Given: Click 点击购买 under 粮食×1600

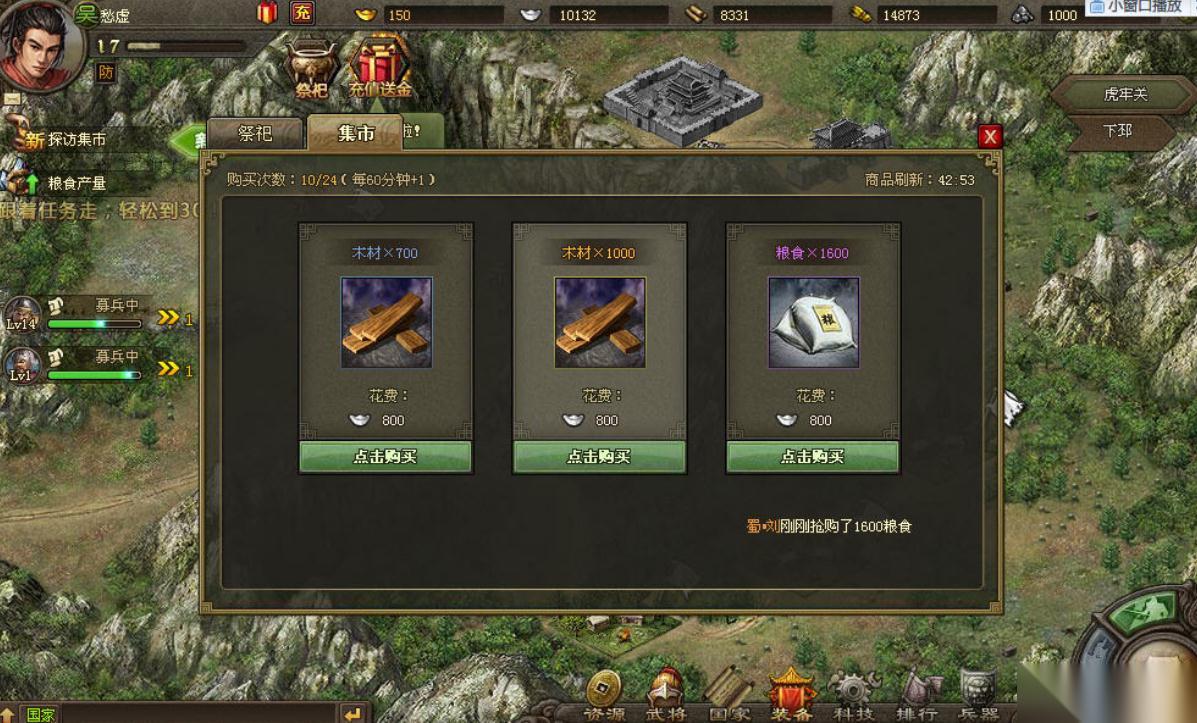Looking at the screenshot, I should coord(812,456).
